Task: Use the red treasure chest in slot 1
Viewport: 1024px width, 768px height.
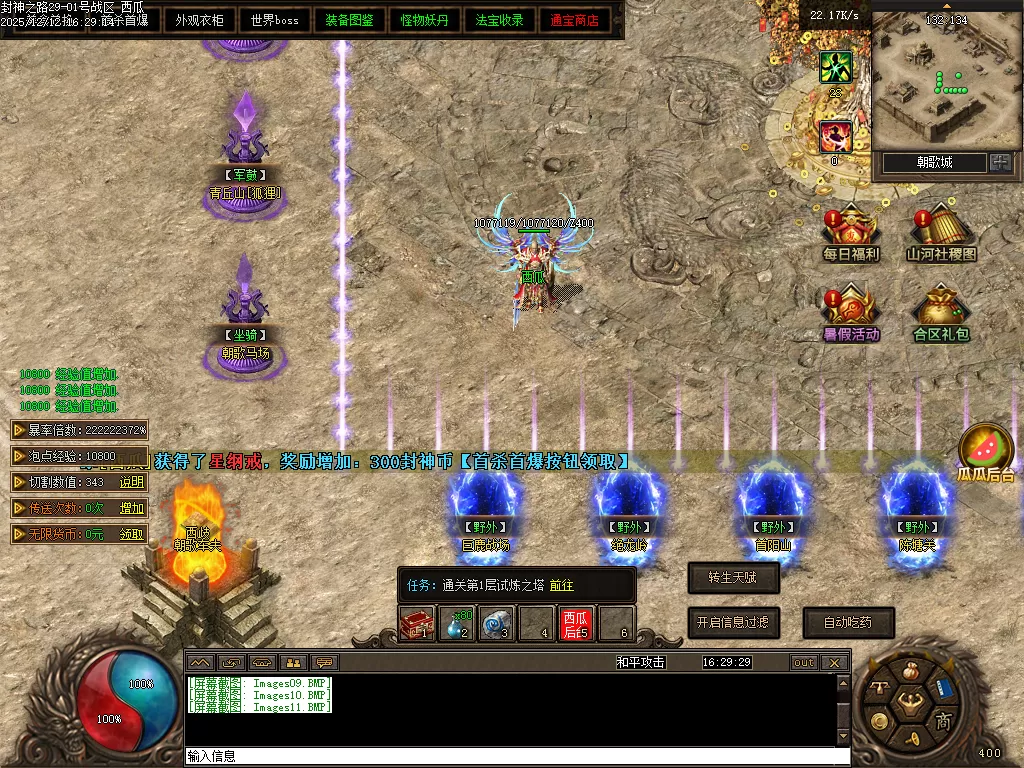Action: tap(416, 624)
